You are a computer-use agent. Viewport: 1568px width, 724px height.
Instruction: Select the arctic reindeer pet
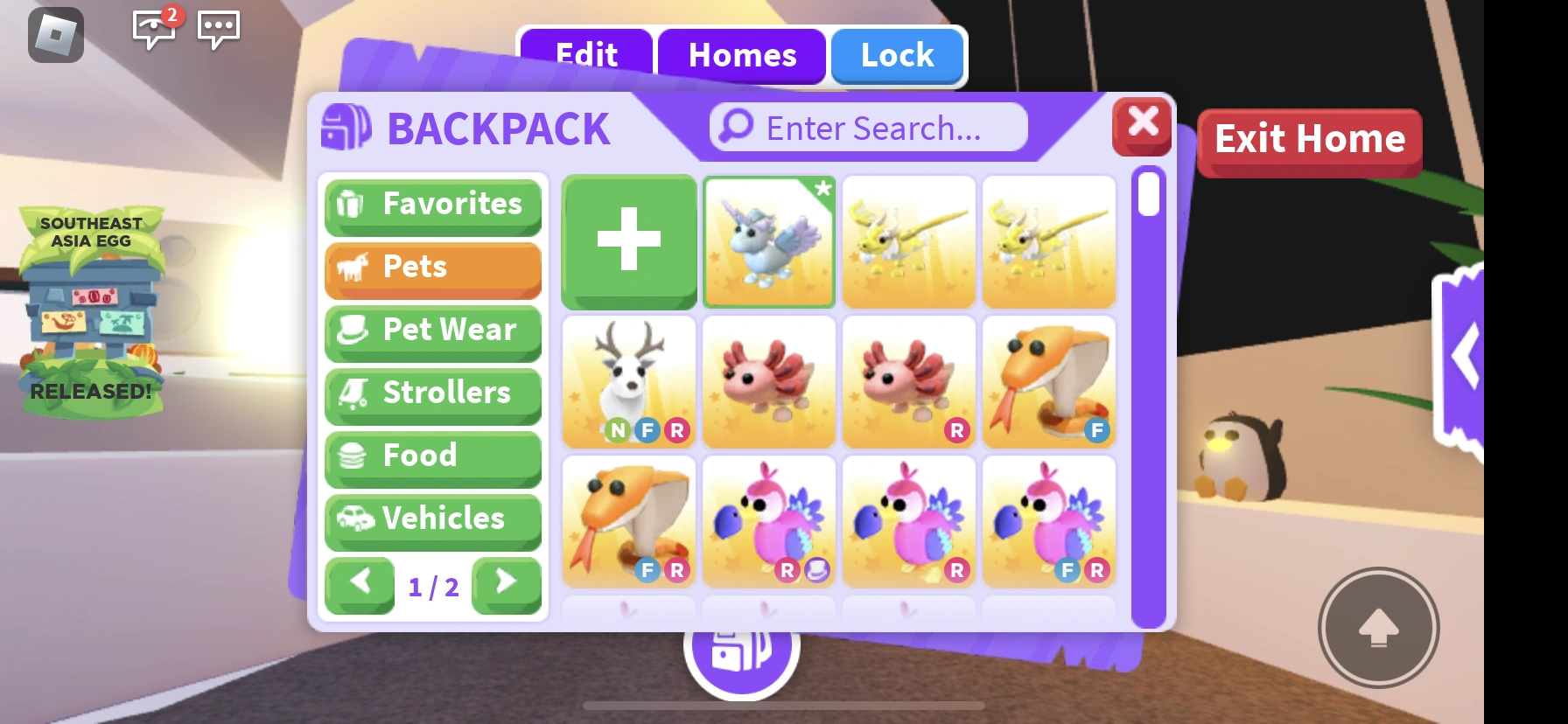628,381
